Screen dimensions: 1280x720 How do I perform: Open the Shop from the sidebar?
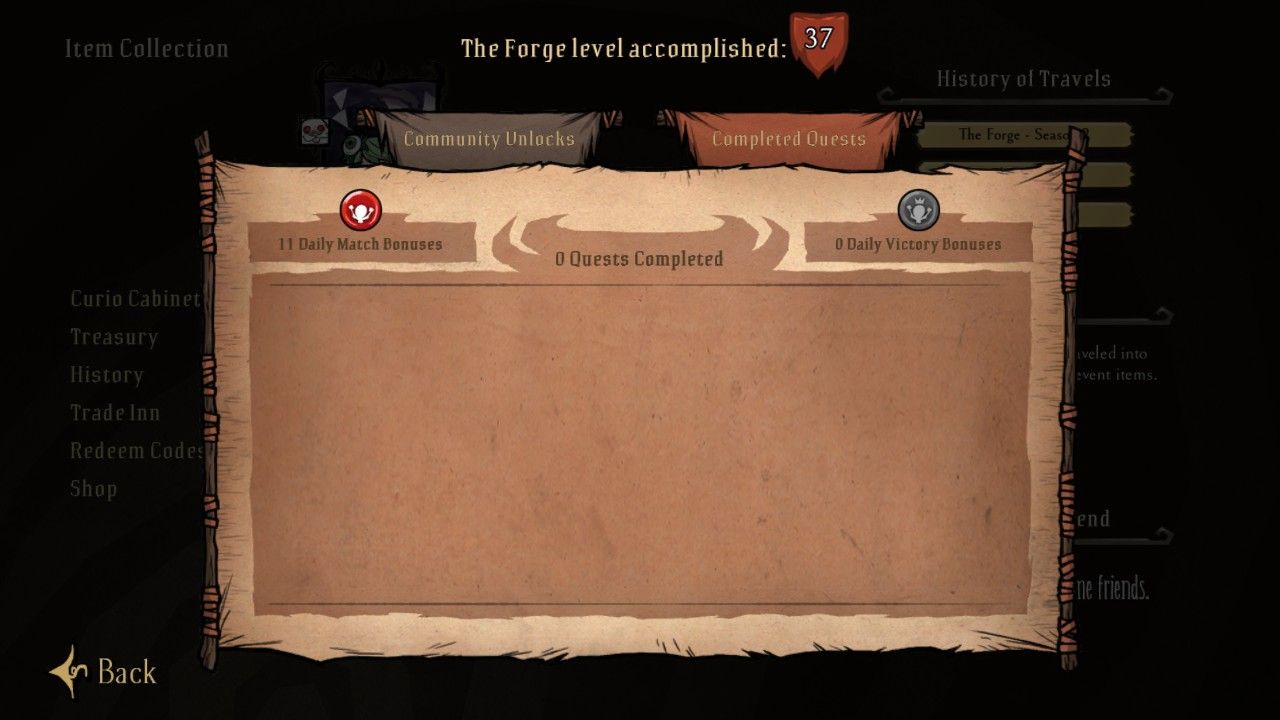tap(93, 489)
